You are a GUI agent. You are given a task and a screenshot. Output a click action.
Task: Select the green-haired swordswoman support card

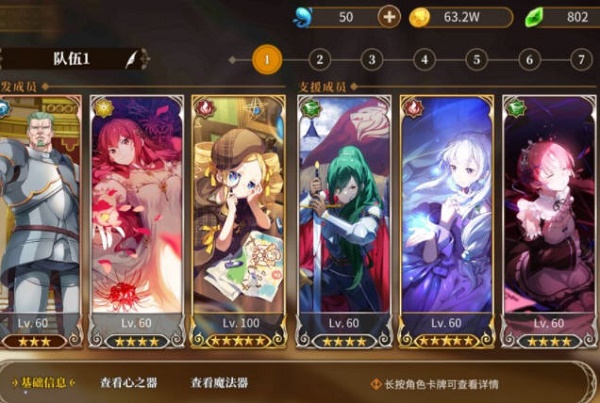[344, 220]
